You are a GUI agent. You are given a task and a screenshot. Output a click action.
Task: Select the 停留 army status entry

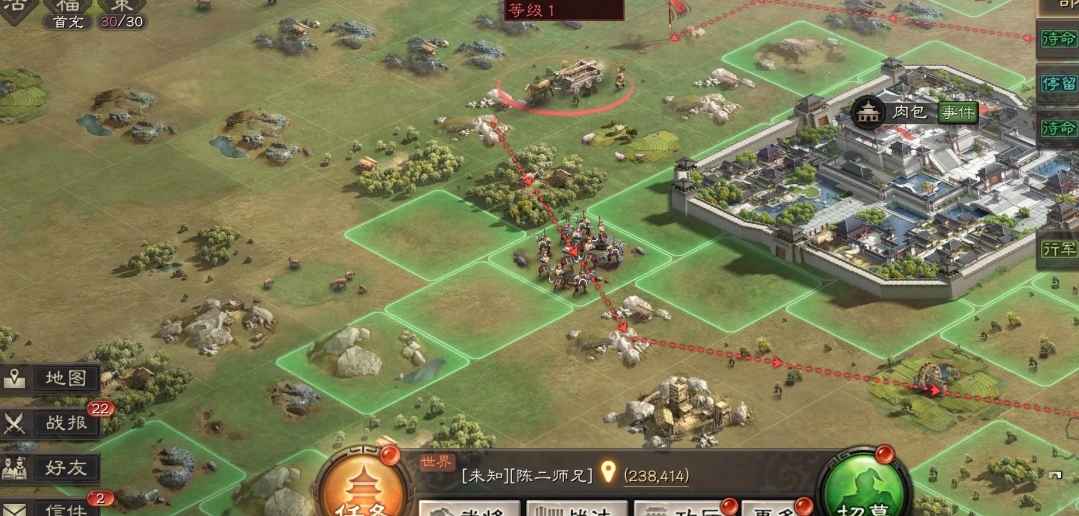coord(1058,83)
